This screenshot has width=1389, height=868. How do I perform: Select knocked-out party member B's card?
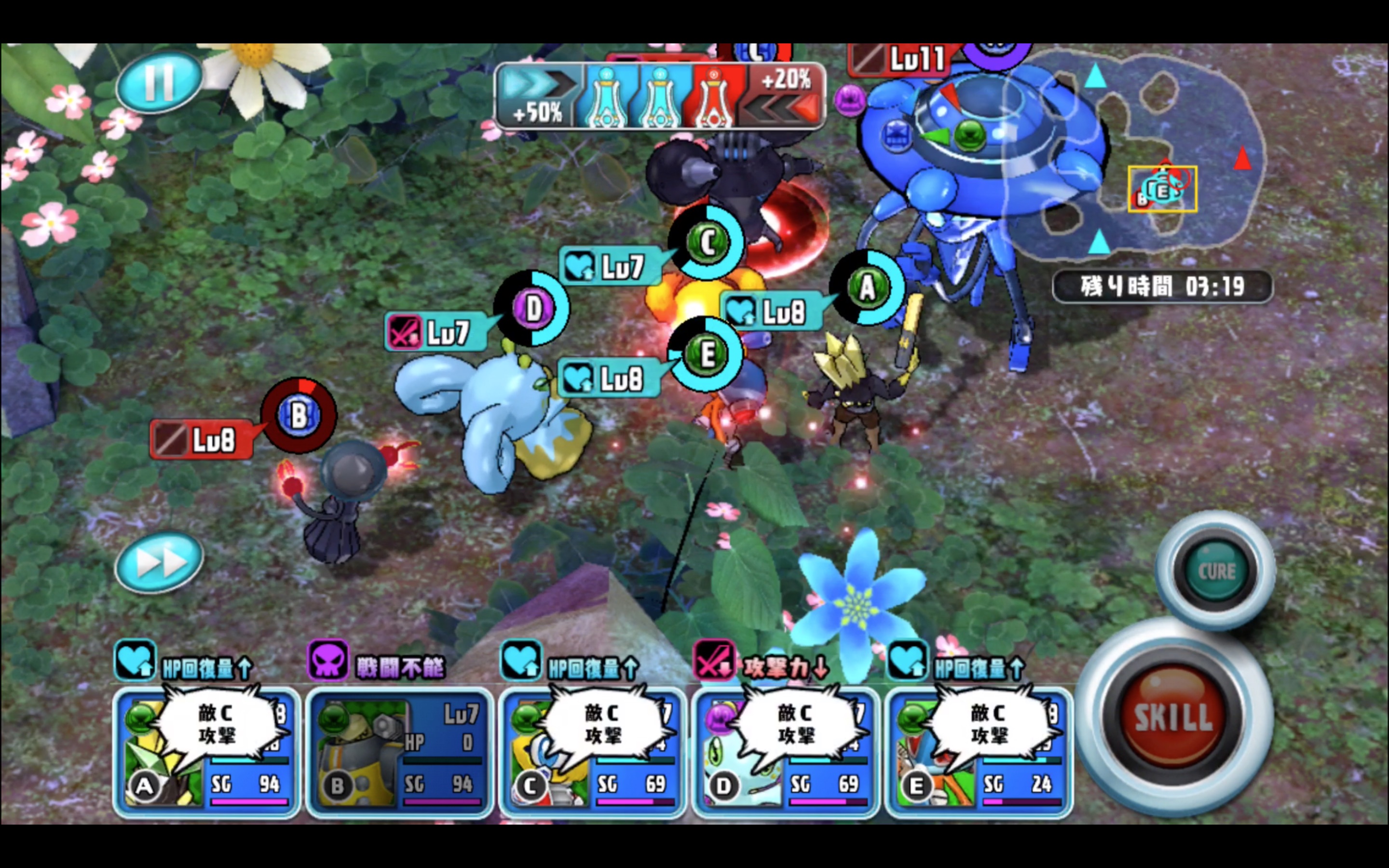[x=399, y=753]
